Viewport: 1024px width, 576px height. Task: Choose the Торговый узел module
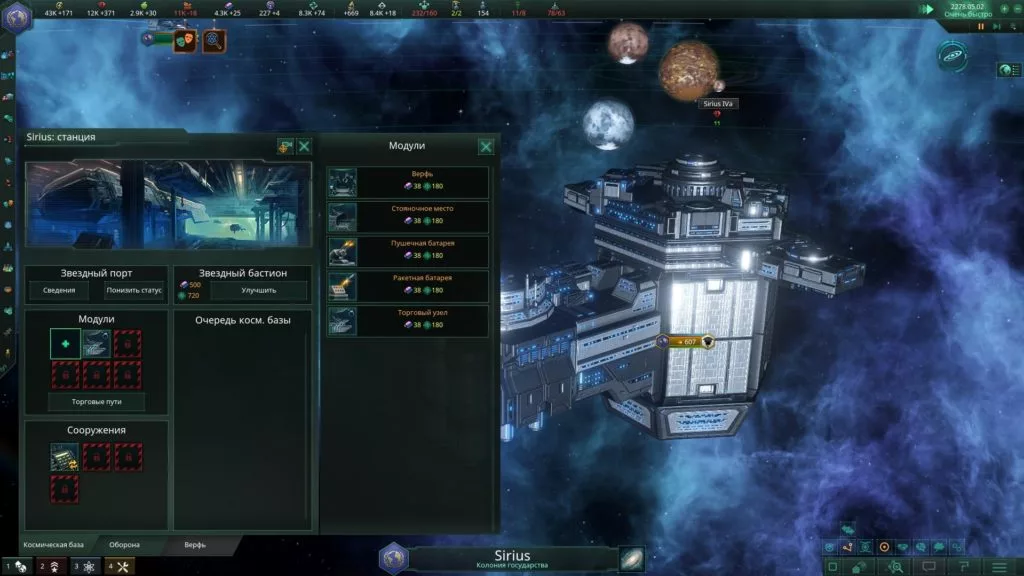[x=408, y=321]
